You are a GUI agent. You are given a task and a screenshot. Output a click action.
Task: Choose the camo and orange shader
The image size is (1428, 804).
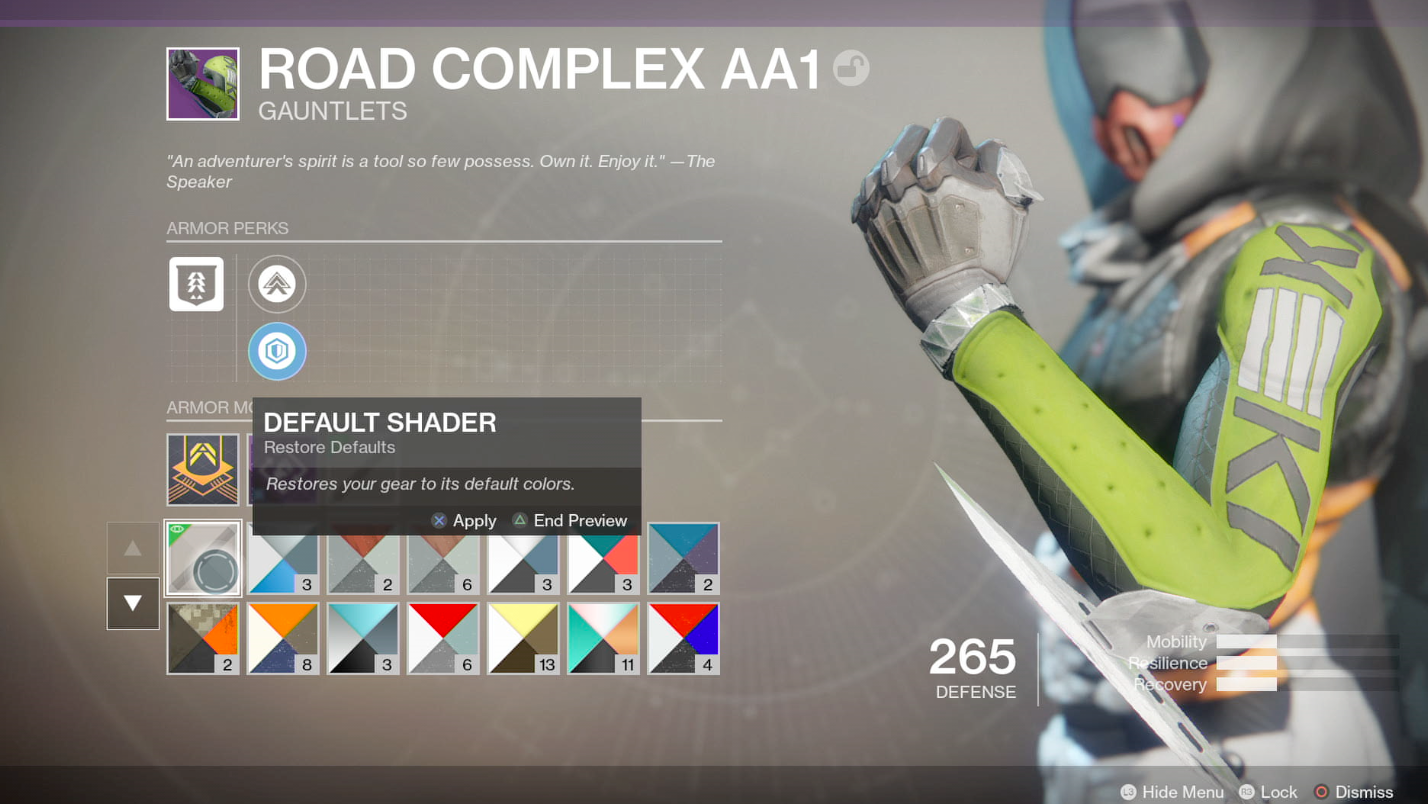[203, 638]
